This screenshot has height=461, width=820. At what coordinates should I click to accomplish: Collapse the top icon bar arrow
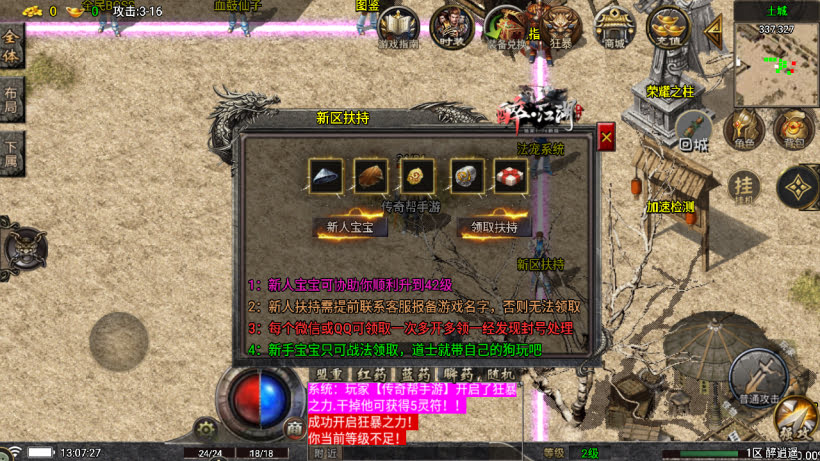[x=713, y=30]
